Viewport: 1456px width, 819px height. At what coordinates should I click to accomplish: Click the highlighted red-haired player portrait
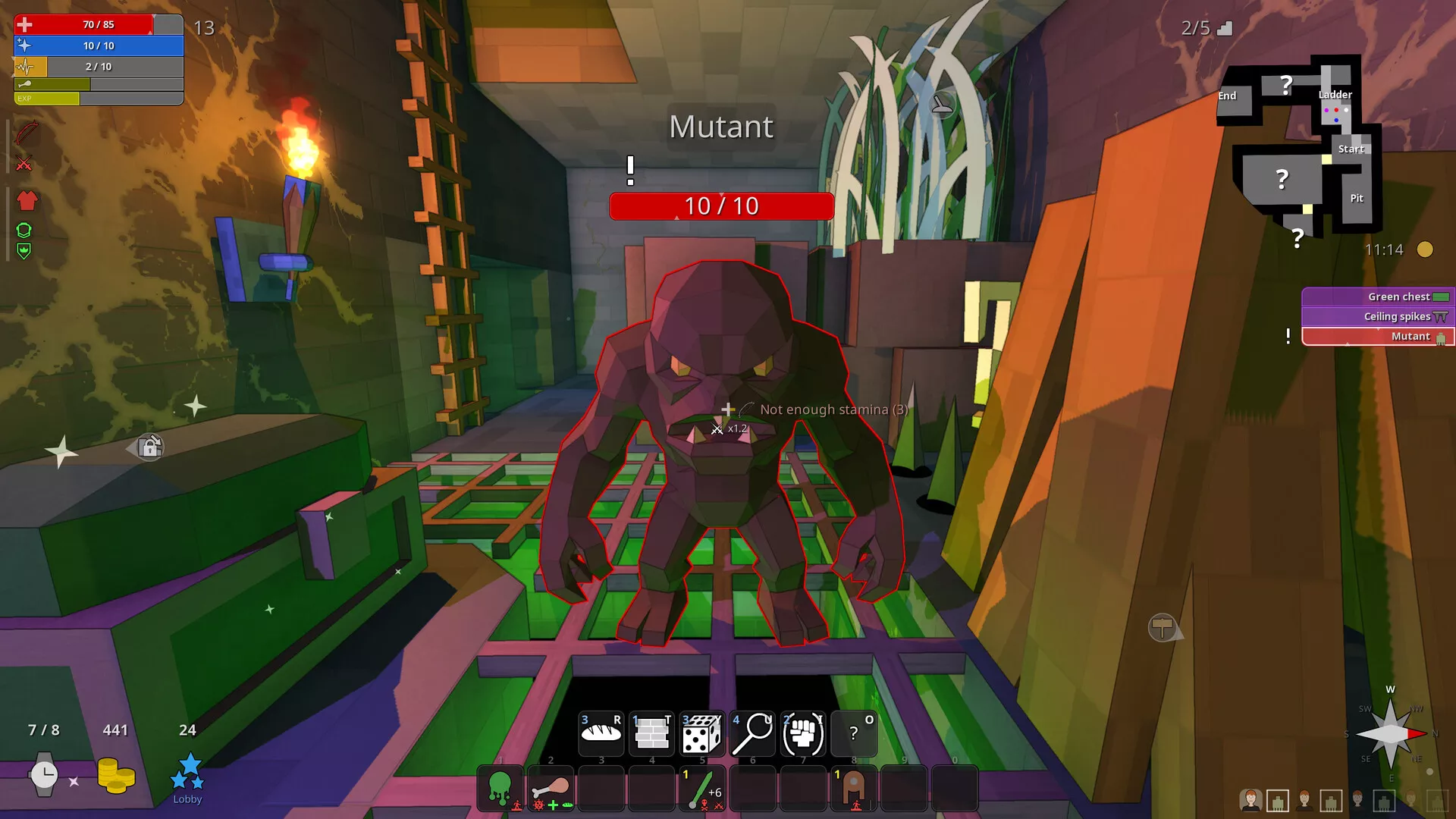(x=1250, y=799)
